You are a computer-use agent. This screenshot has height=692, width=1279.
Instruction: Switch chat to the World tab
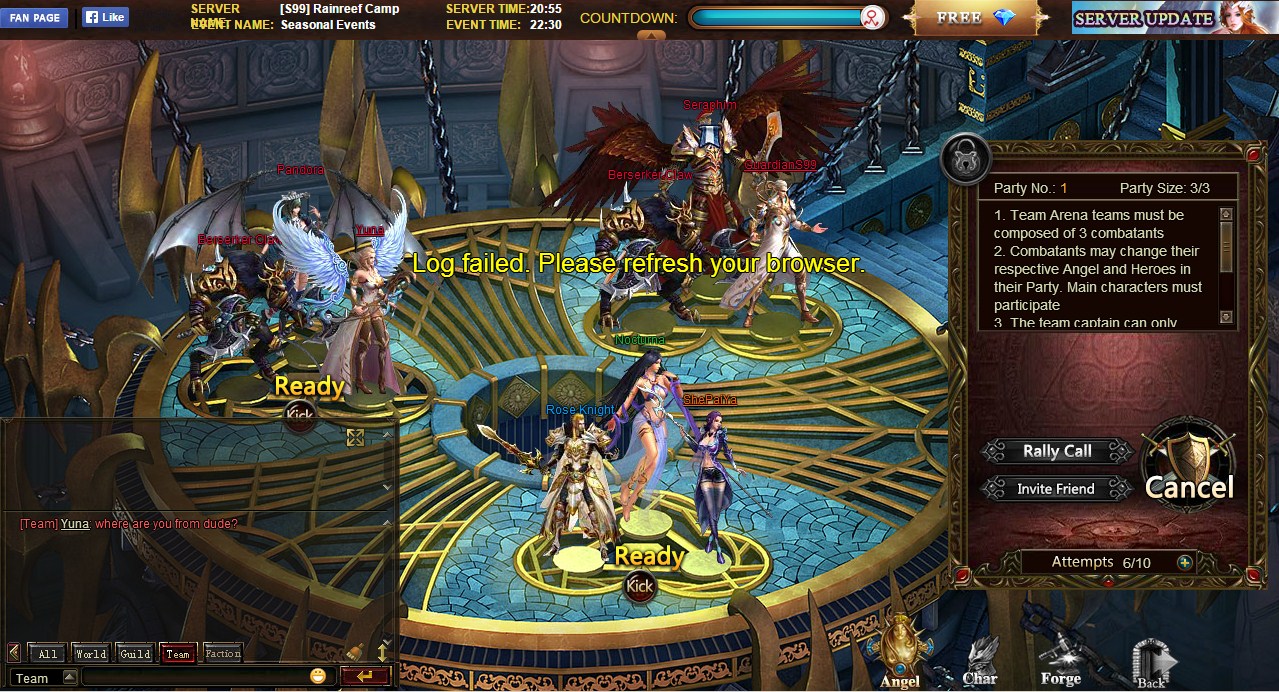point(90,654)
